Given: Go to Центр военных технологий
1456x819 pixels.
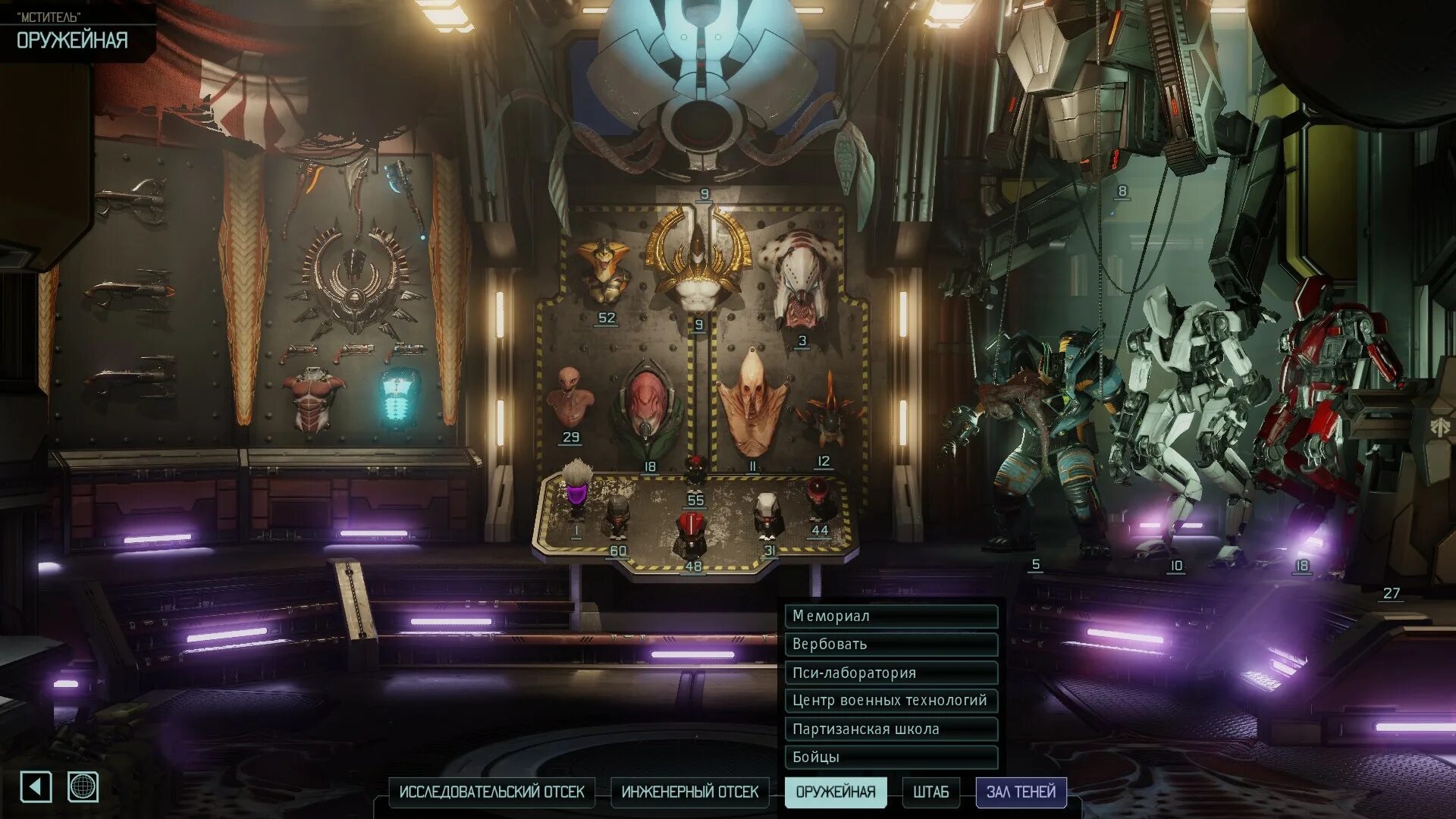Looking at the screenshot, I should pos(890,700).
